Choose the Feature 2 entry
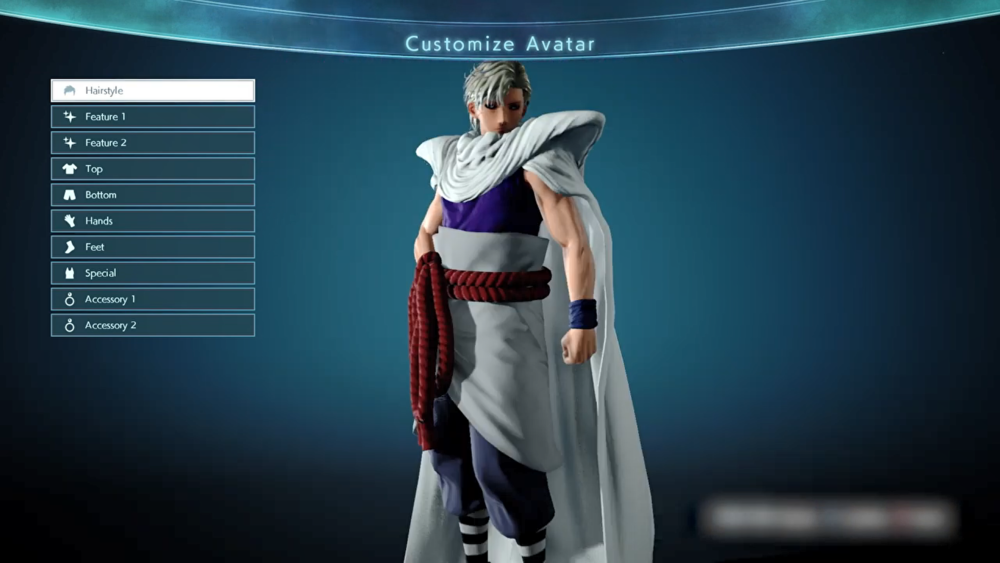This screenshot has width=1000, height=563. click(153, 143)
